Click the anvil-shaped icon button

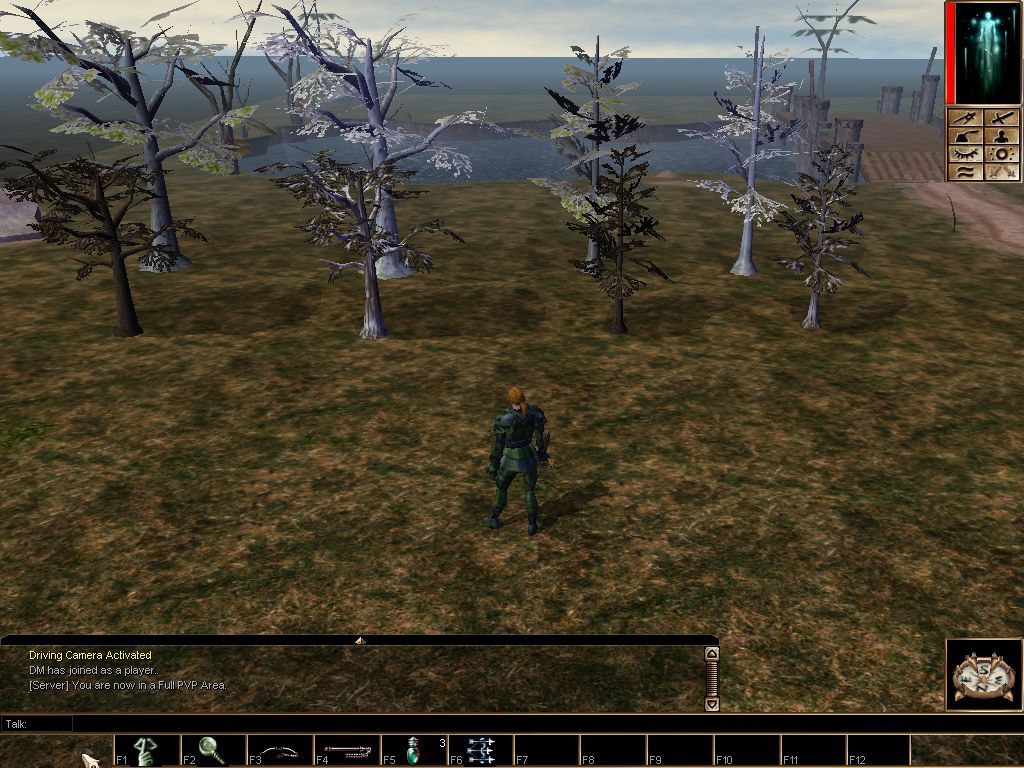[x=964, y=136]
